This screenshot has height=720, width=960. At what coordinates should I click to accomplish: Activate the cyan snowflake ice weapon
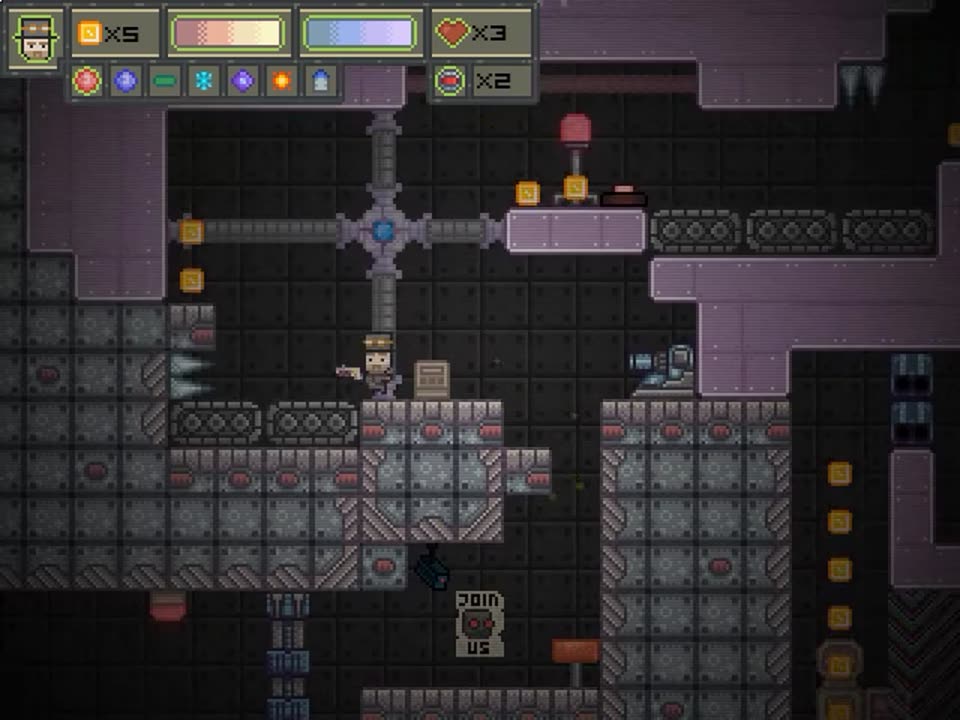tap(203, 80)
